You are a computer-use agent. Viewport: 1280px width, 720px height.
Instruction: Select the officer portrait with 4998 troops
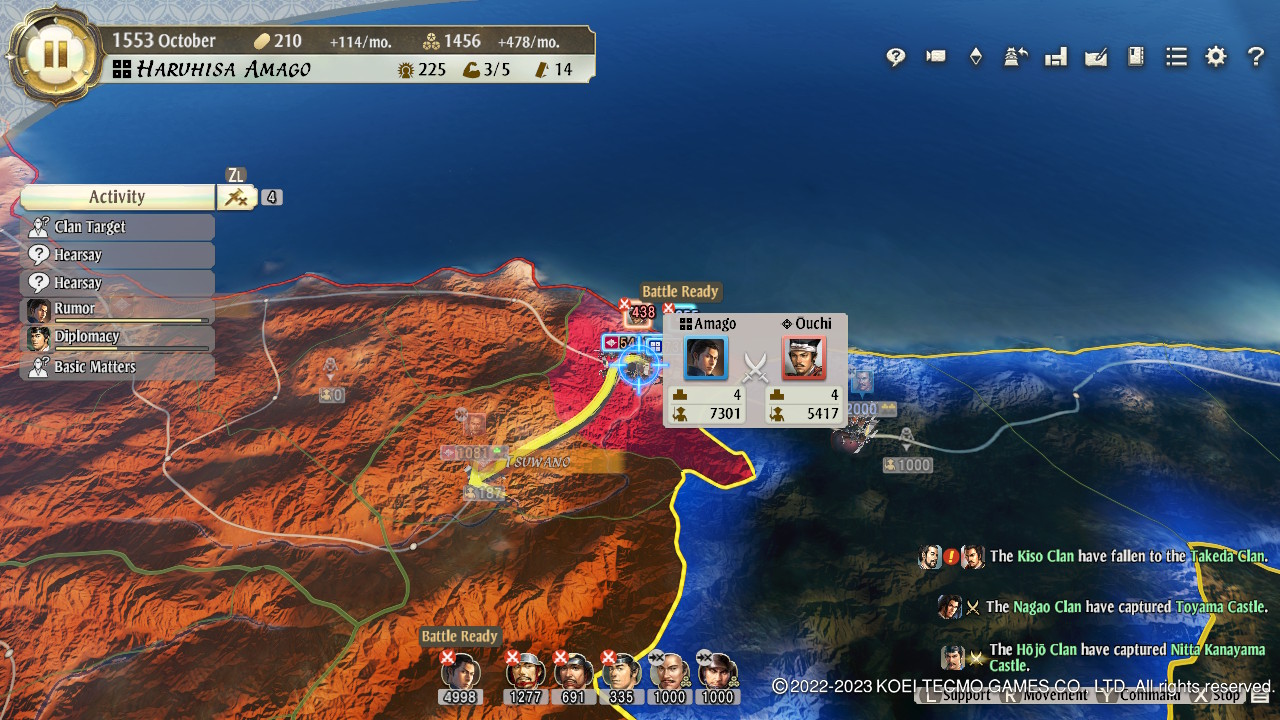click(x=461, y=672)
